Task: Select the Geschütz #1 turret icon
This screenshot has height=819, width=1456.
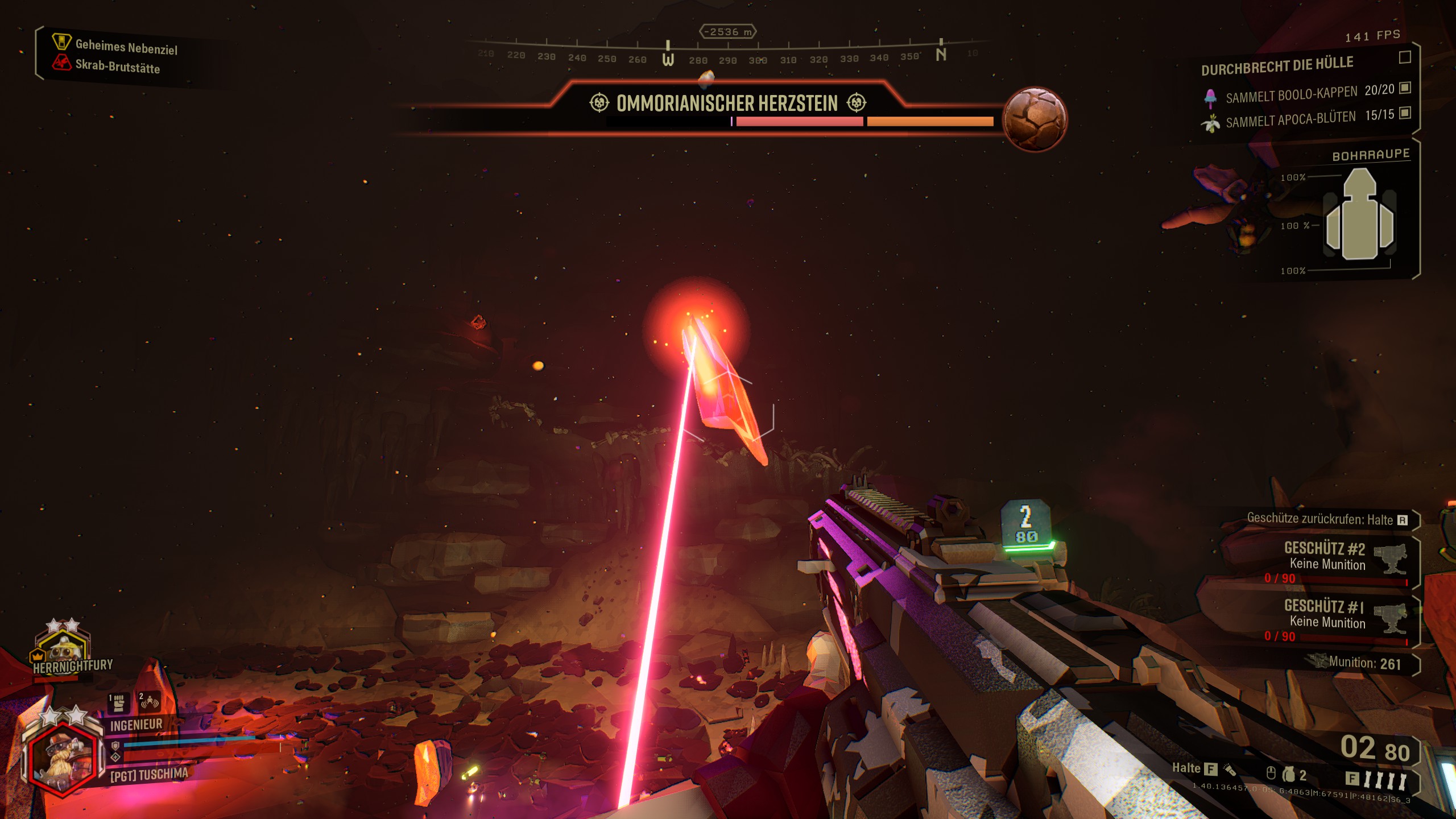Action: [x=1390, y=618]
